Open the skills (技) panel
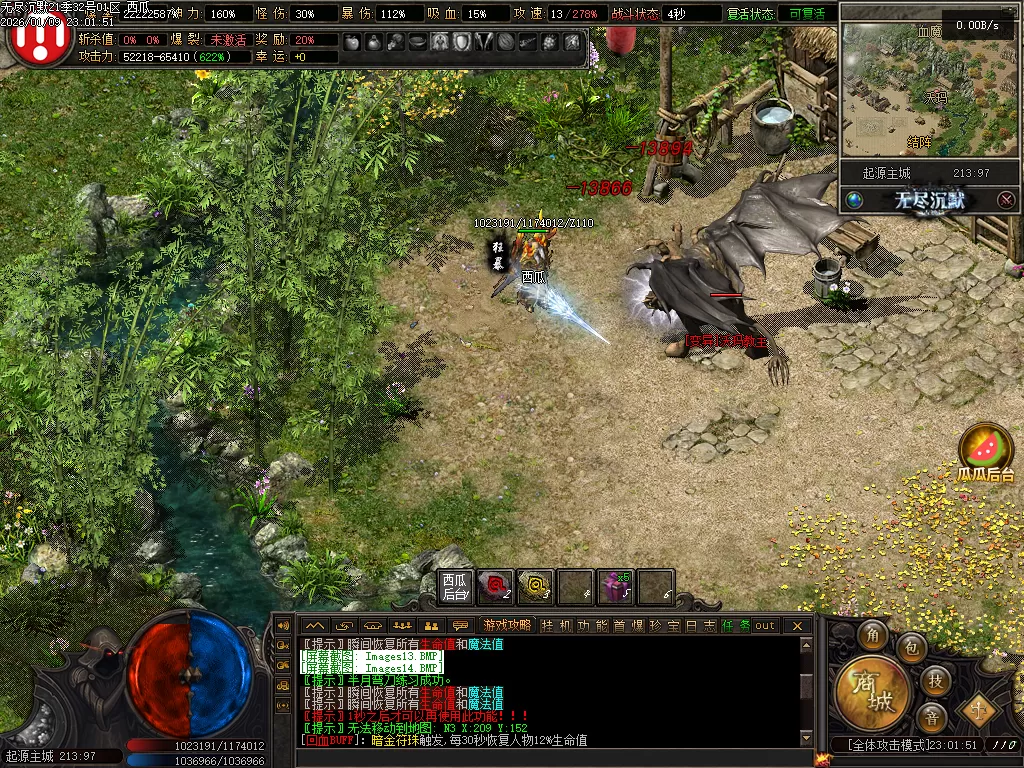The image size is (1024, 768). 936,681
